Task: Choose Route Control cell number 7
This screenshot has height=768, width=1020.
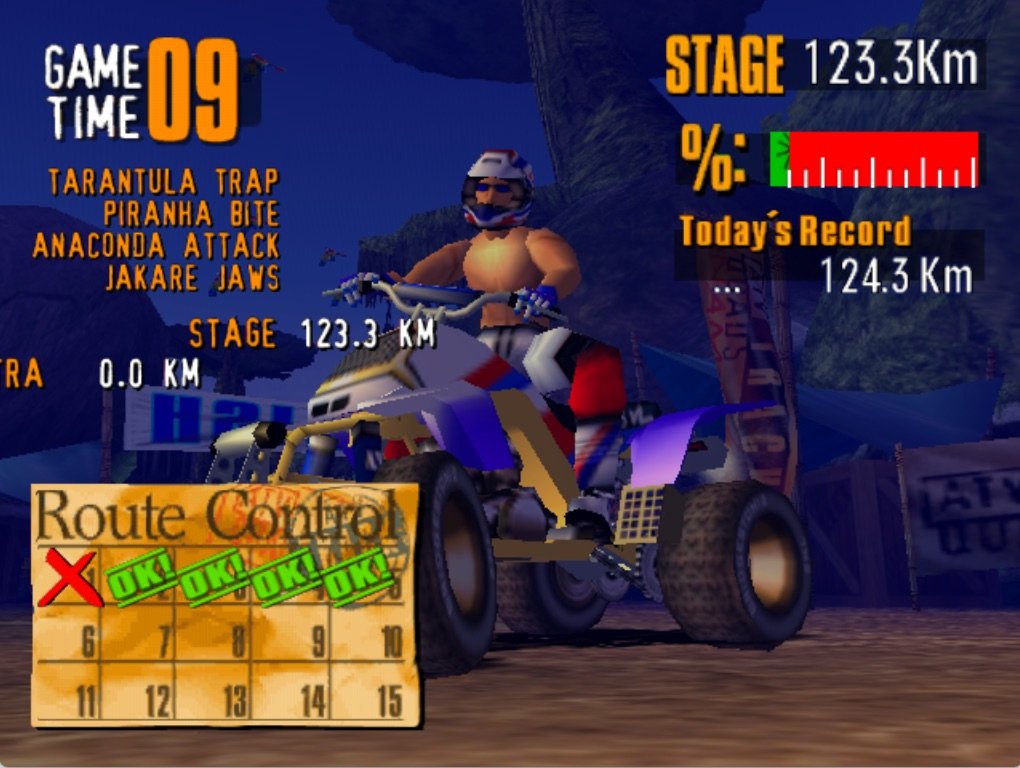Action: pyautogui.click(x=140, y=635)
